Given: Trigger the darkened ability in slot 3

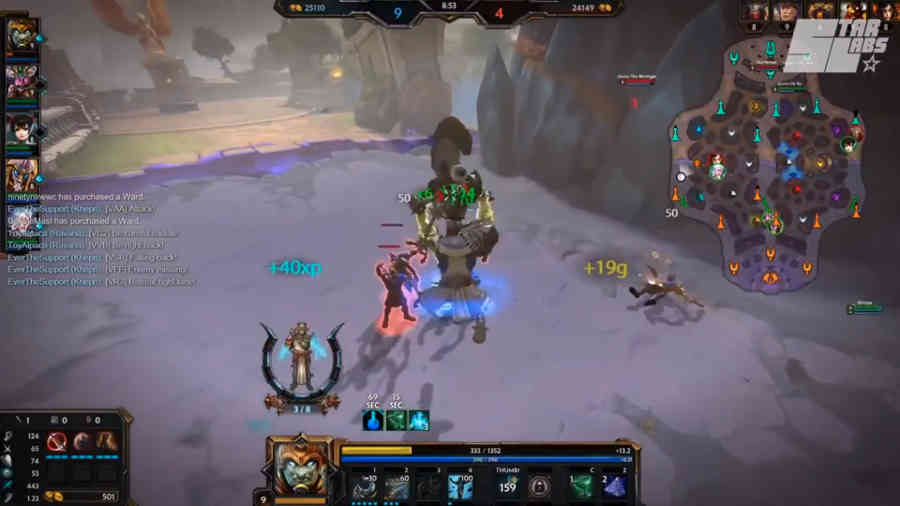Looking at the screenshot, I should 428,487.
